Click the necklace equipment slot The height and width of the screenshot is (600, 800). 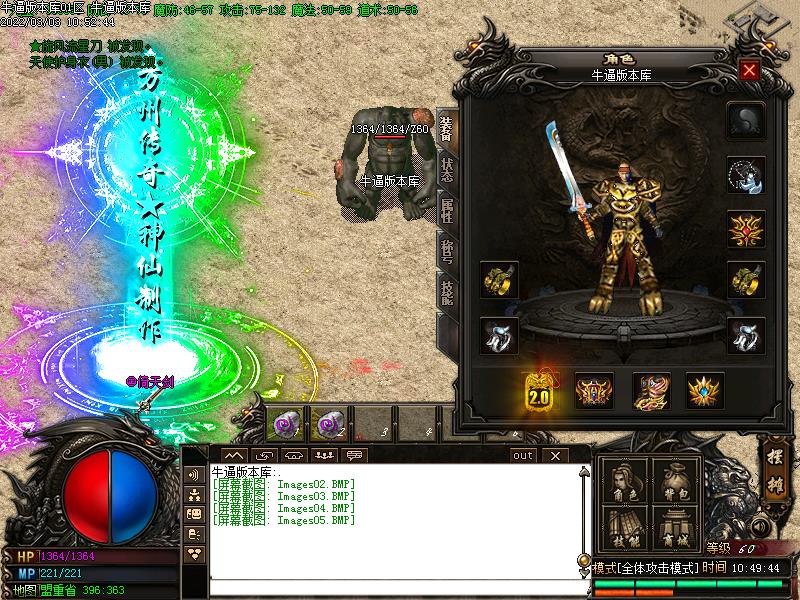click(746, 174)
